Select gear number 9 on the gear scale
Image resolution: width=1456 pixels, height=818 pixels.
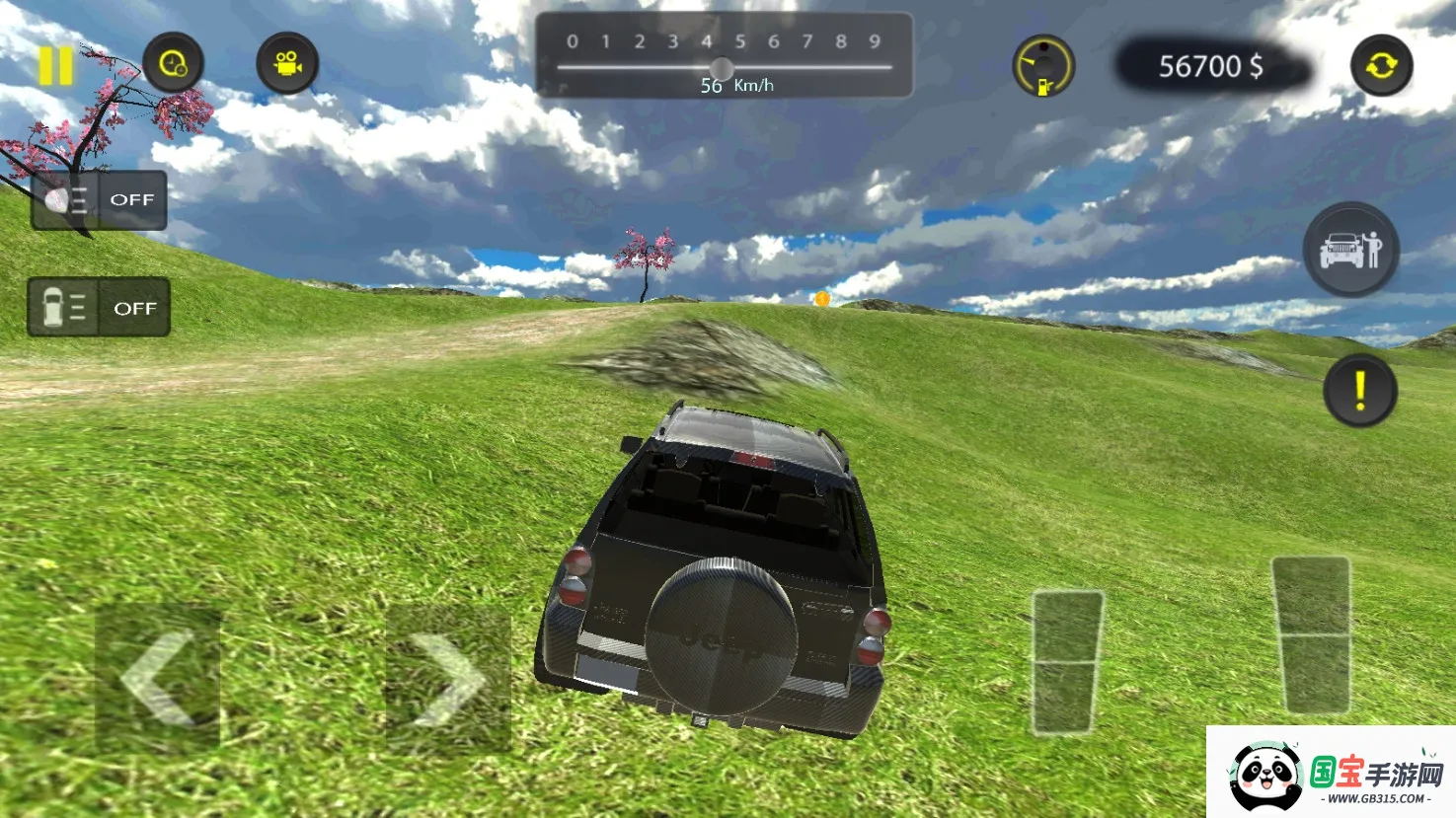(873, 42)
